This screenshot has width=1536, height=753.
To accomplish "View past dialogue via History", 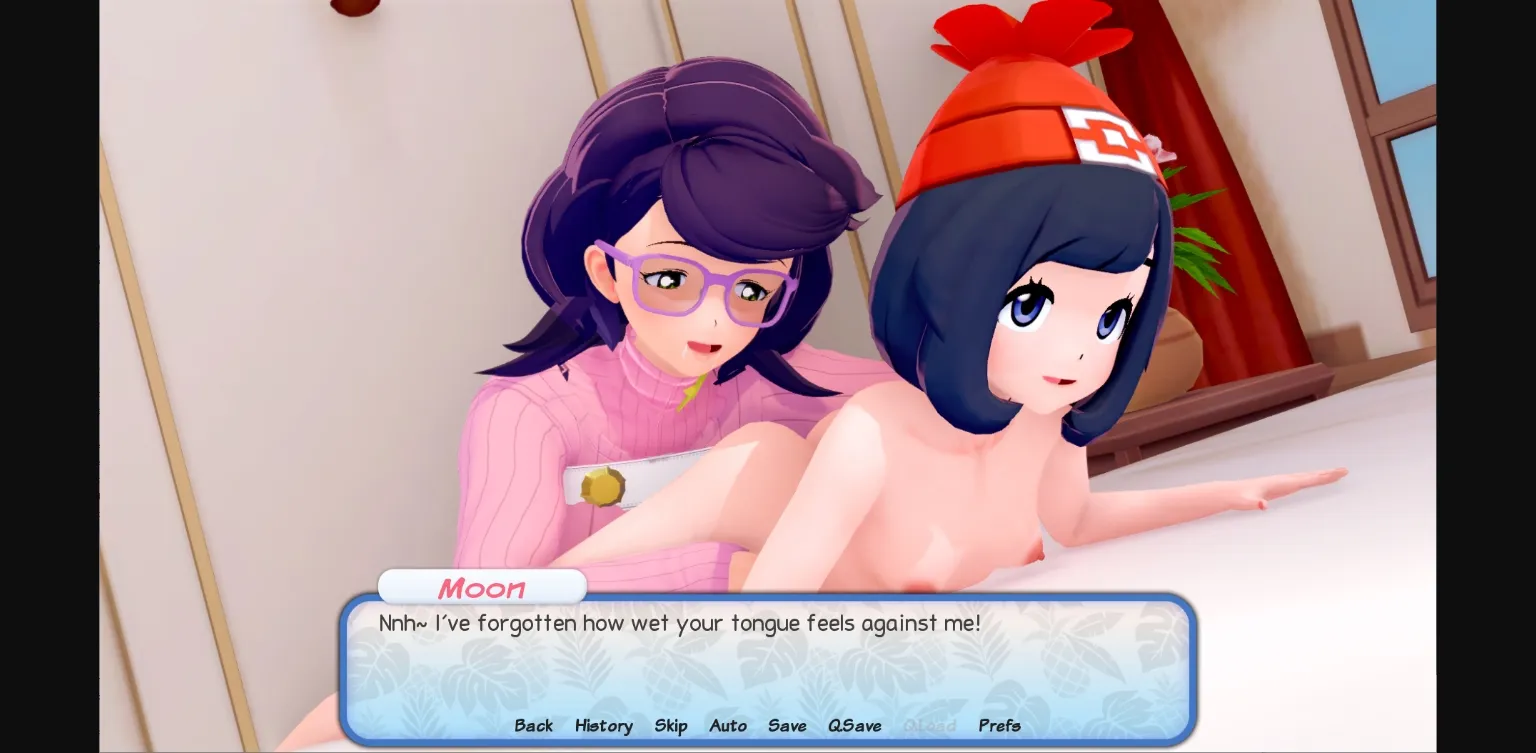I will [603, 726].
